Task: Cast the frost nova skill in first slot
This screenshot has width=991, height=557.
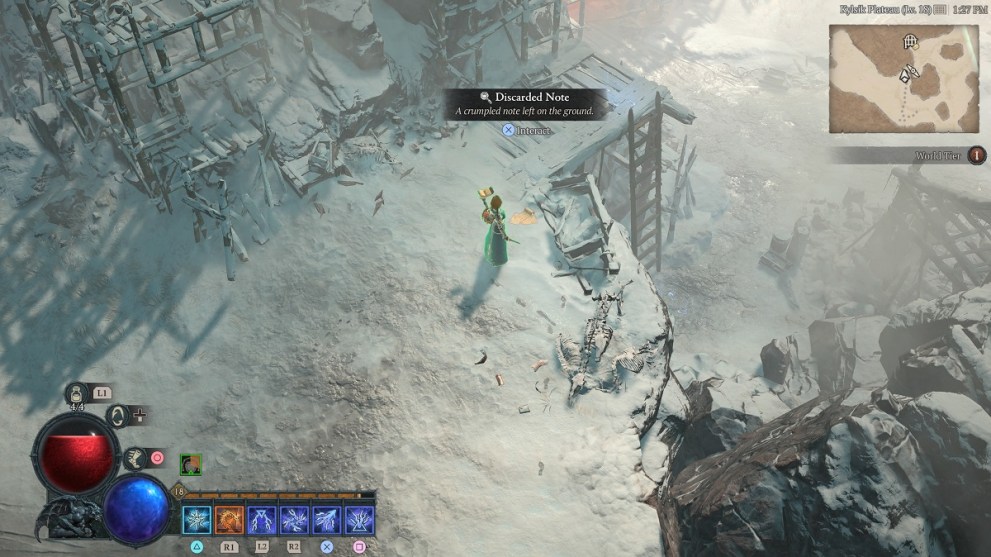Action: [197, 520]
